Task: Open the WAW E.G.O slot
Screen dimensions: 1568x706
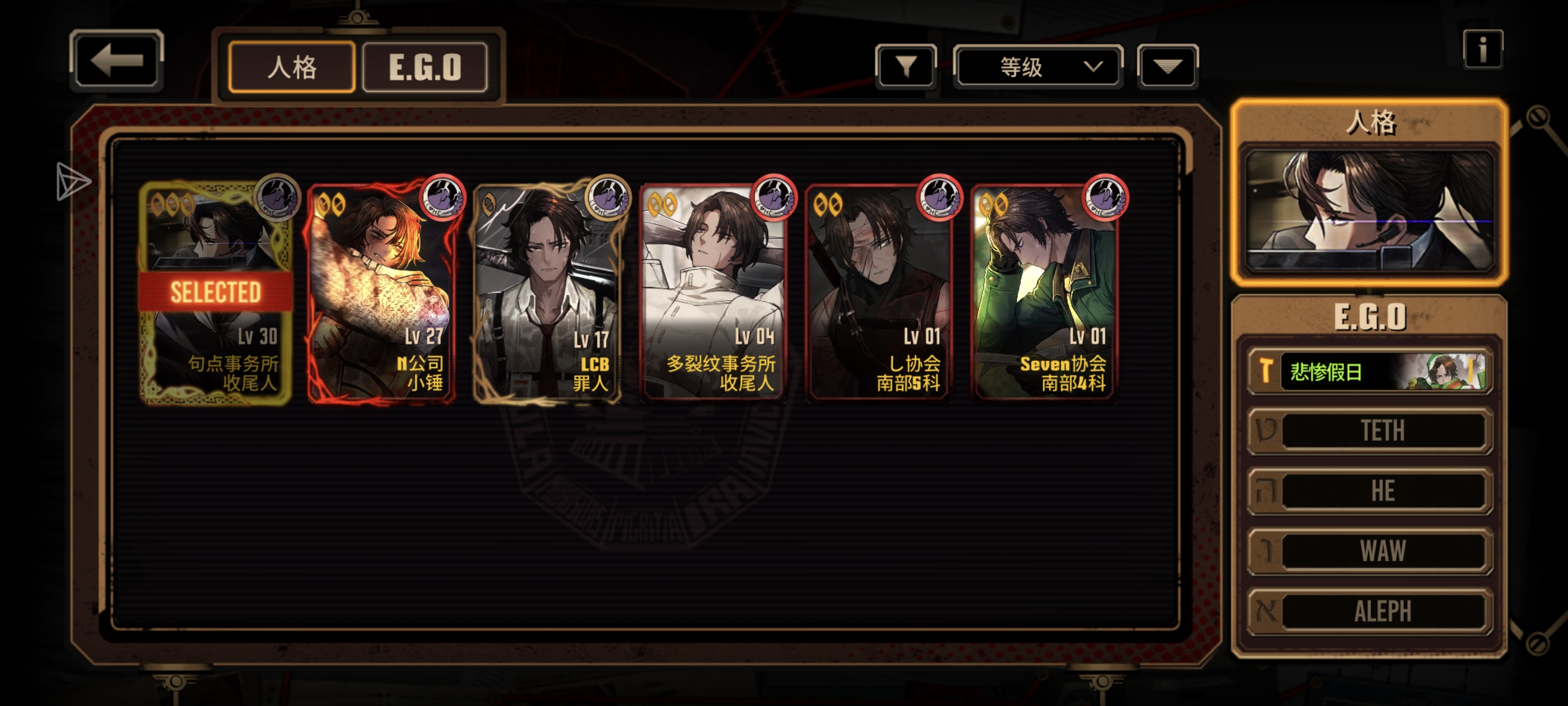Action: click(1370, 551)
